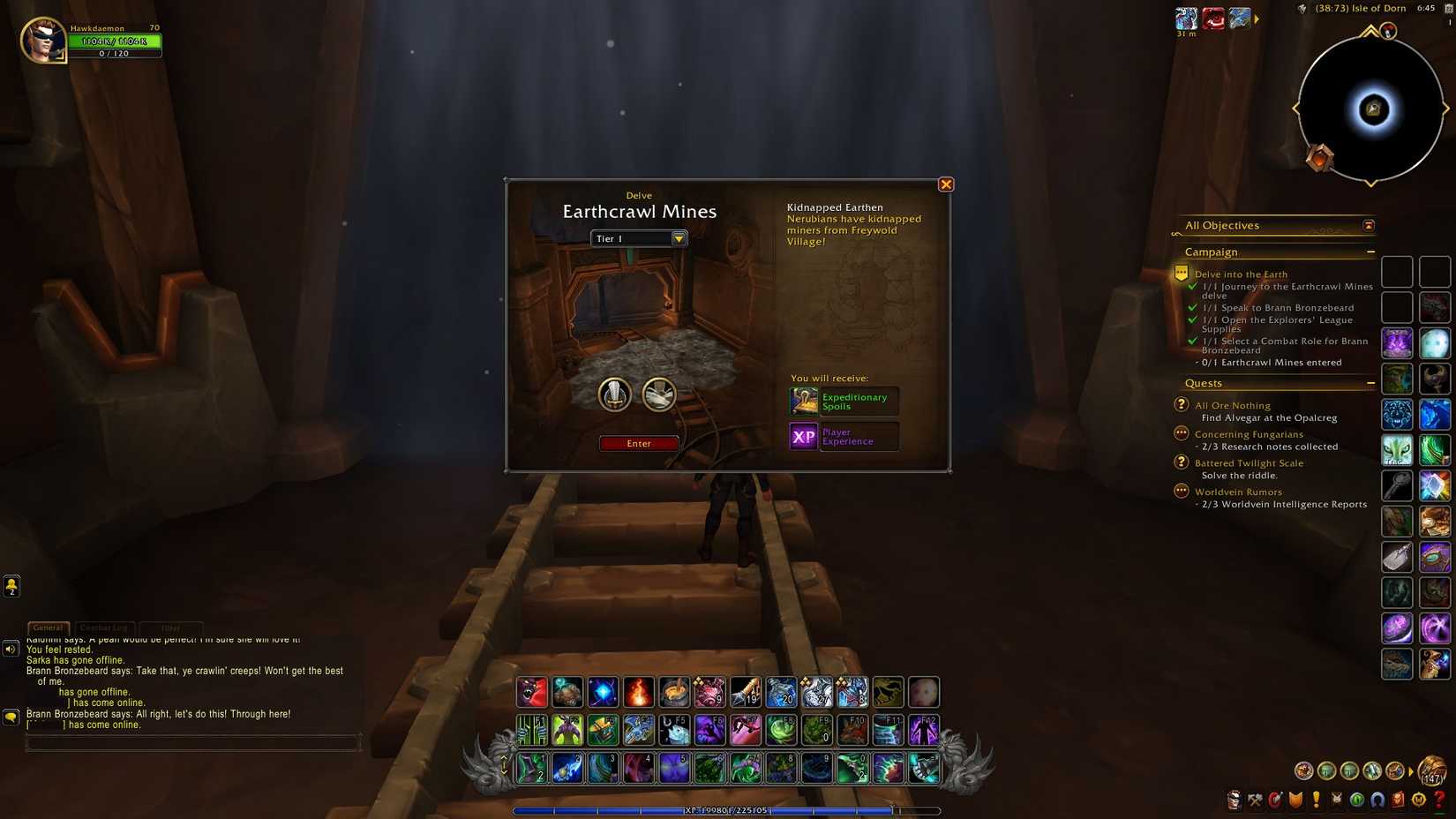The height and width of the screenshot is (819, 1456).
Task: Collapse the Campaign objectives section
Action: pos(1370,252)
